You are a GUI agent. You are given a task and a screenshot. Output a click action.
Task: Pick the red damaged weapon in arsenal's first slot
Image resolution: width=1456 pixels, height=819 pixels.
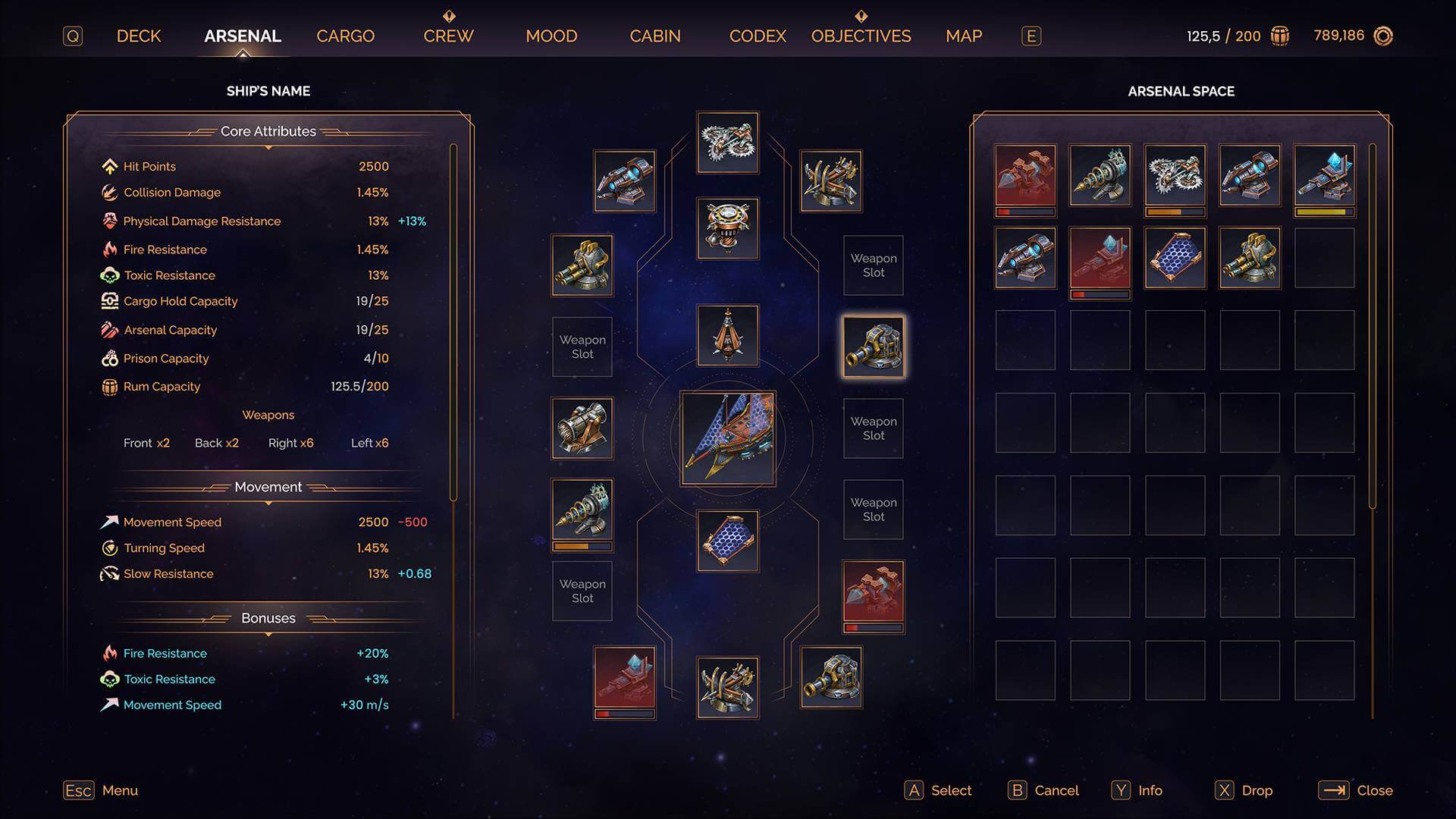(x=1025, y=176)
